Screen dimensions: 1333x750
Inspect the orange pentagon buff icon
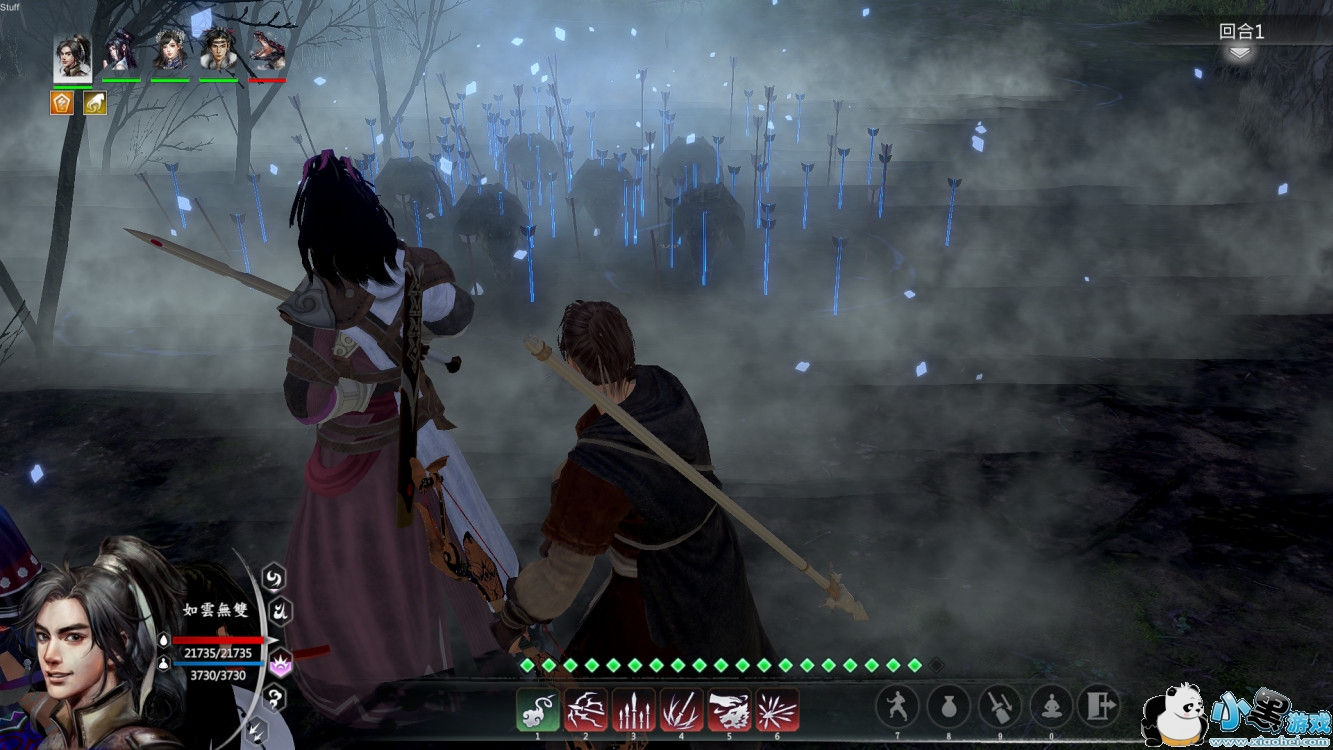pos(62,102)
